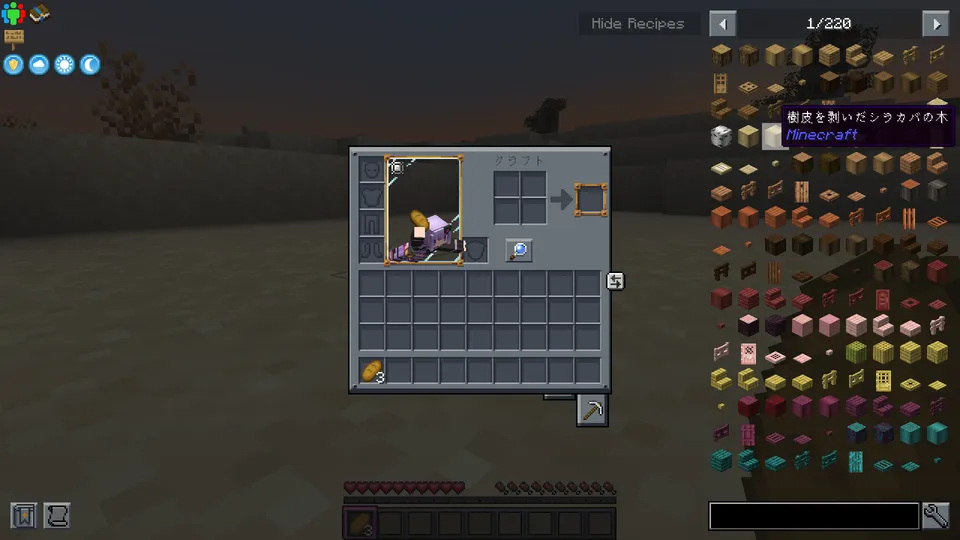Open the brown book icon

[40, 13]
